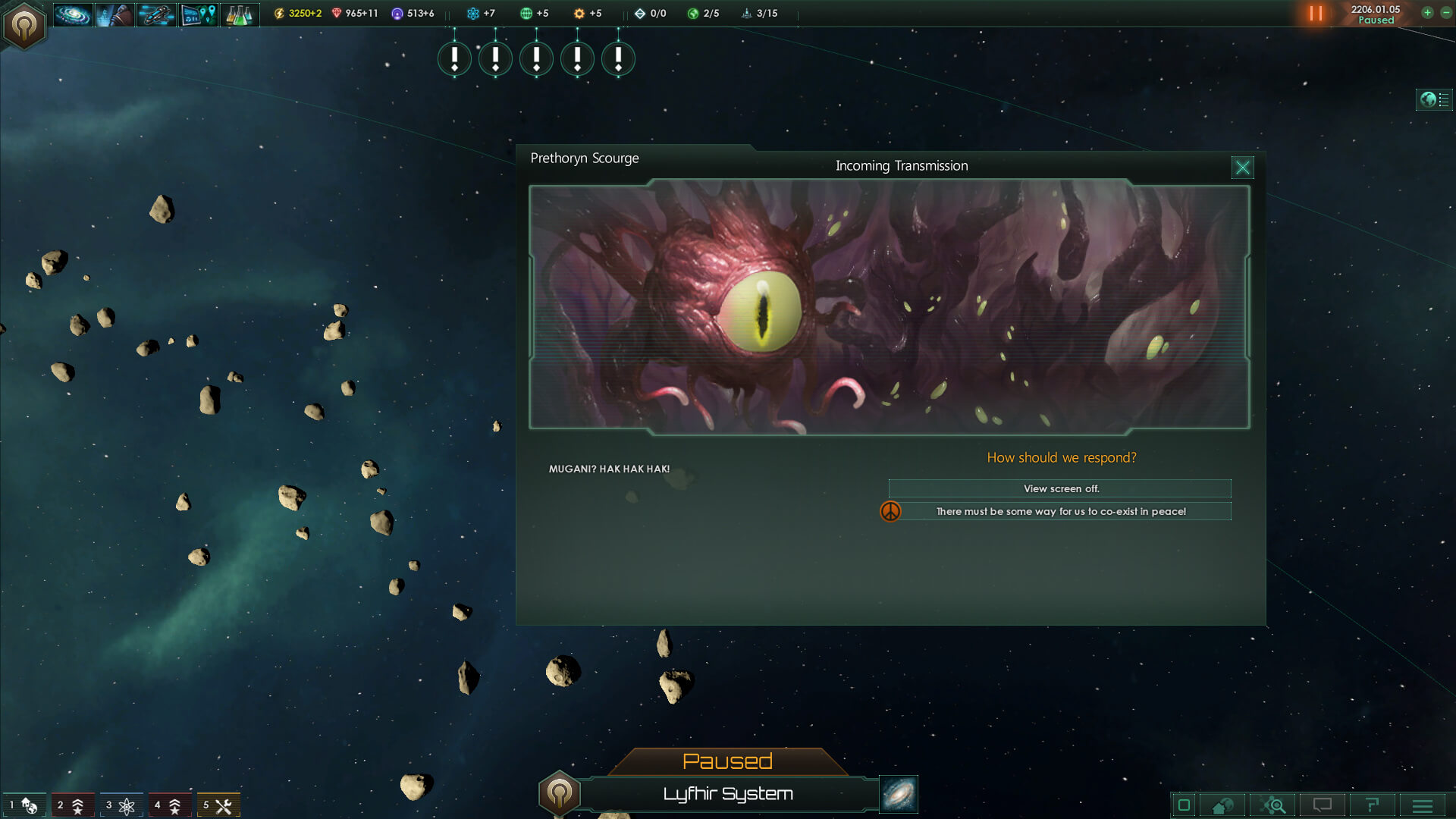Open the research flasks toolbar button
Viewport: 1456px width, 819px height.
(240, 14)
